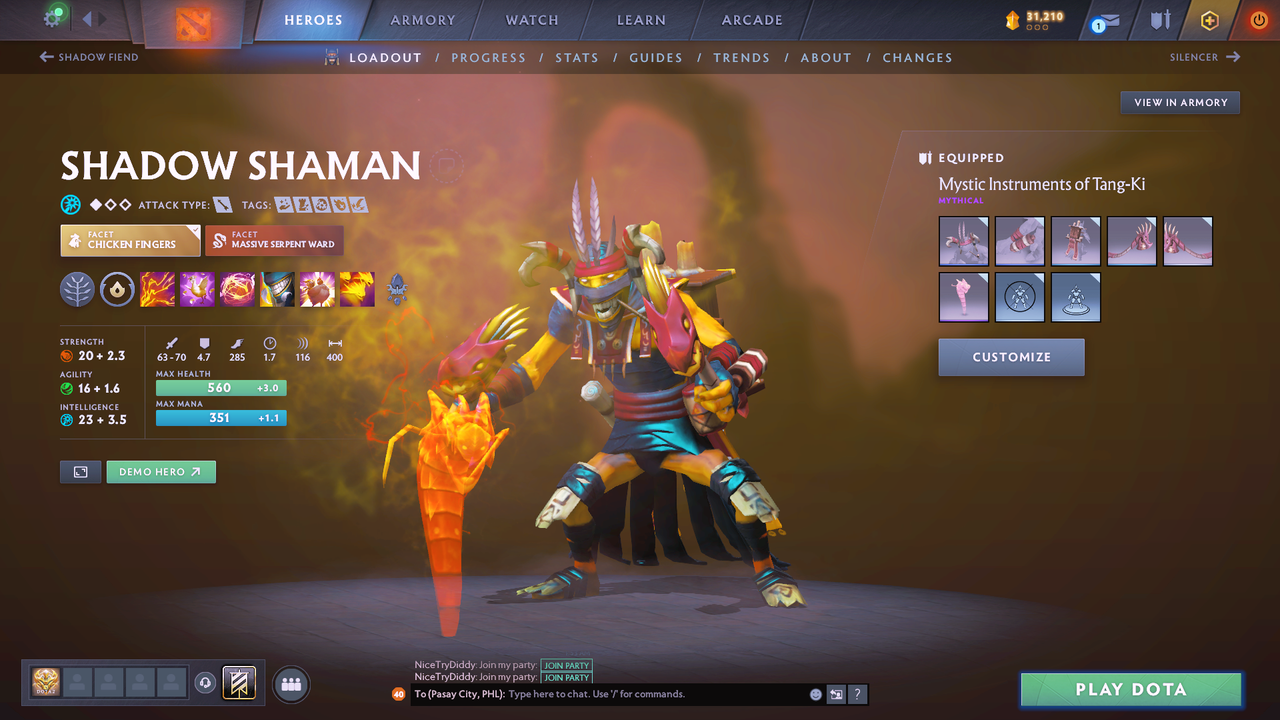This screenshot has height=720, width=1280.
Task: Open the friends list with the group icon
Action: pos(290,684)
